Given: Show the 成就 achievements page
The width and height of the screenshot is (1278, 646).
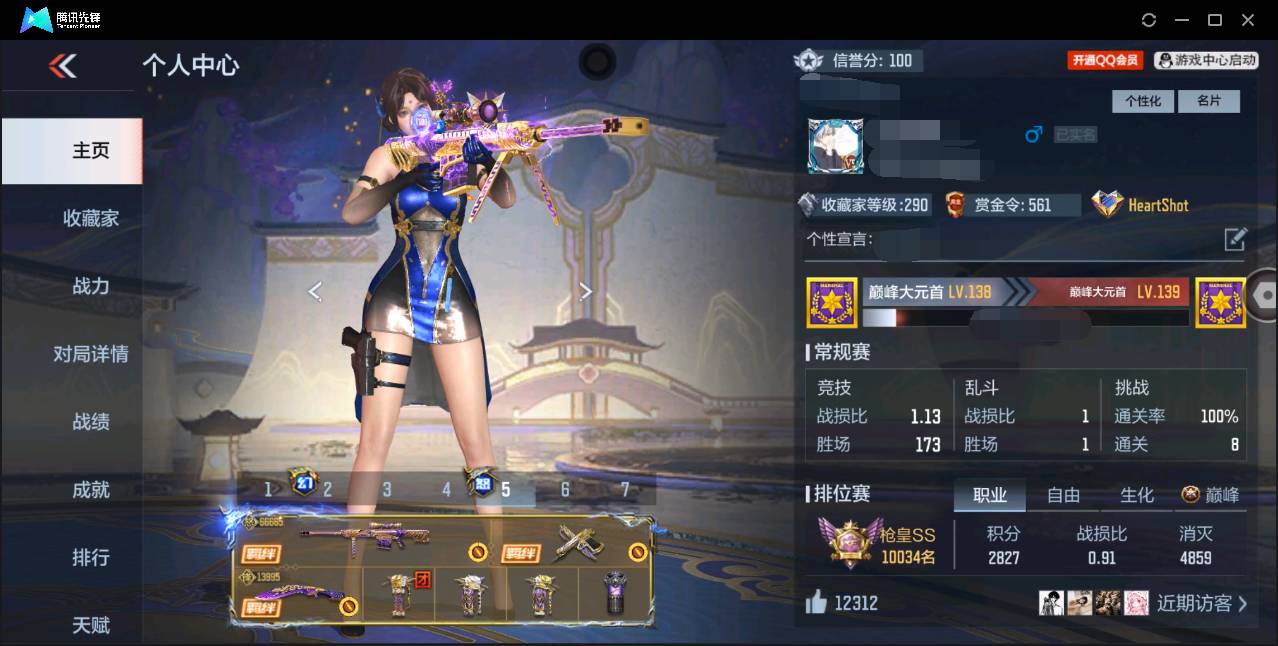Looking at the screenshot, I should [x=90, y=490].
